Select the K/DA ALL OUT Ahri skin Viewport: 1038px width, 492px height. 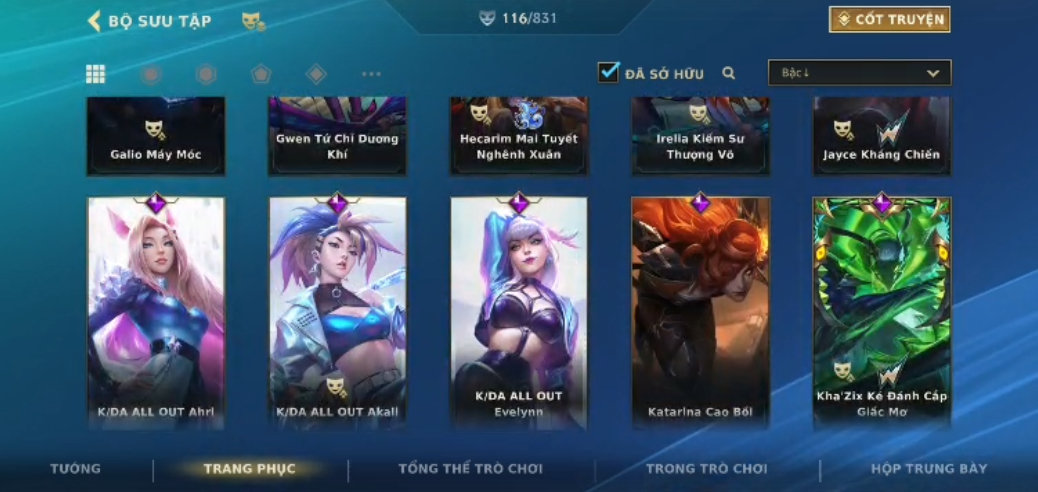[156, 312]
